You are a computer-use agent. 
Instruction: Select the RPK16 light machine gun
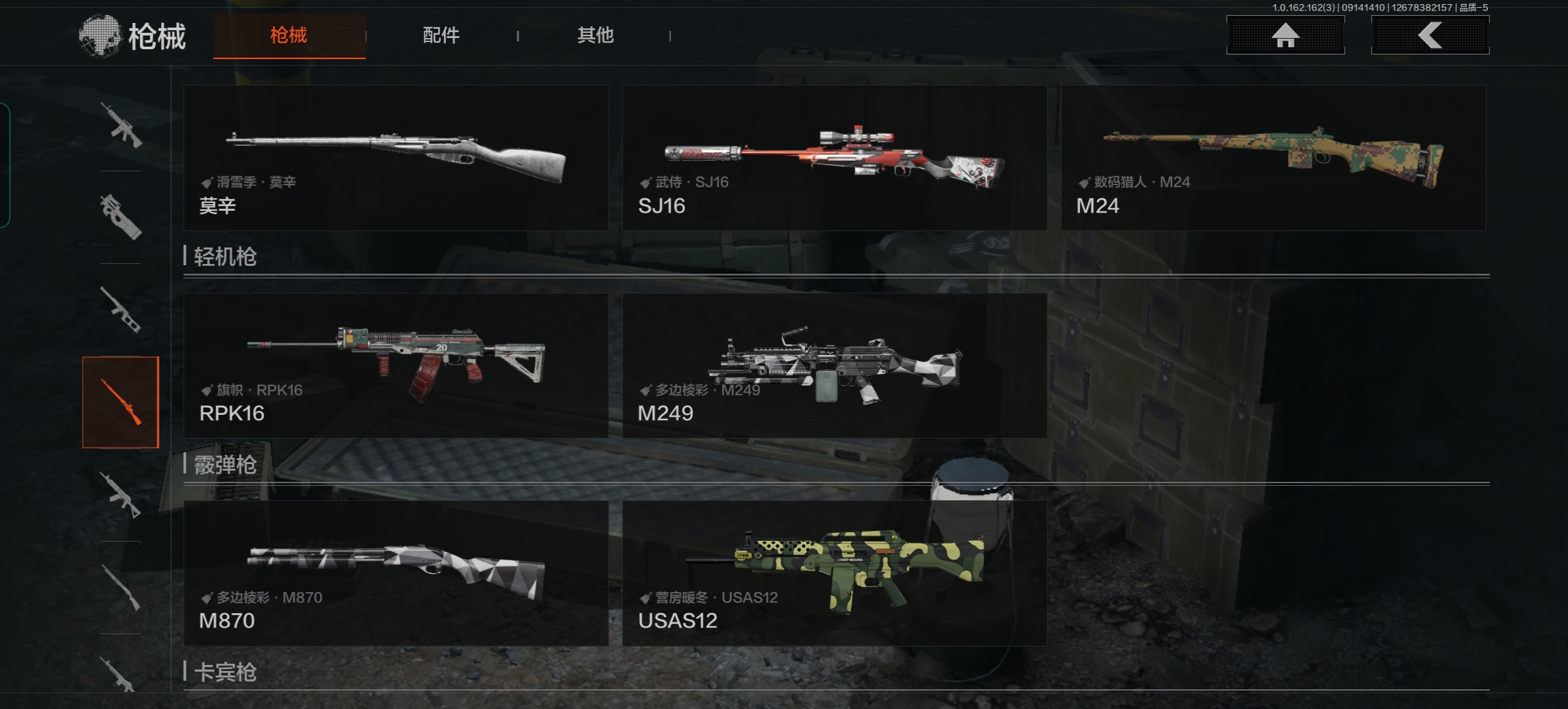(396, 366)
